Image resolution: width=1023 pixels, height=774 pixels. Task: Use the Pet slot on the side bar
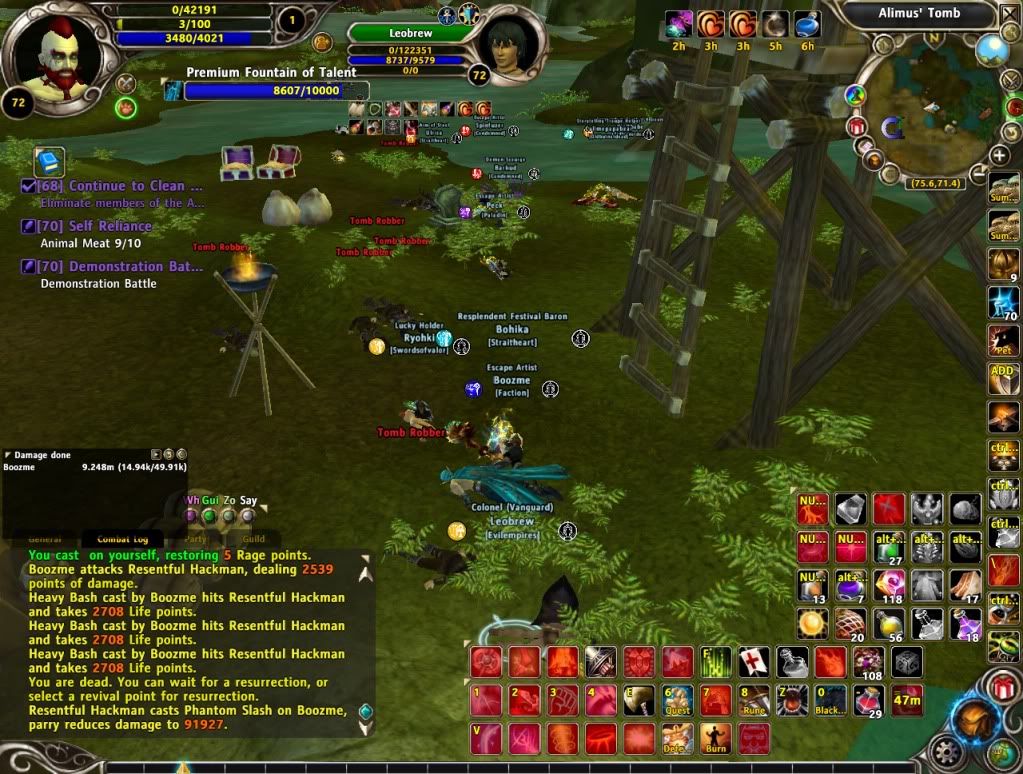(x=1002, y=340)
